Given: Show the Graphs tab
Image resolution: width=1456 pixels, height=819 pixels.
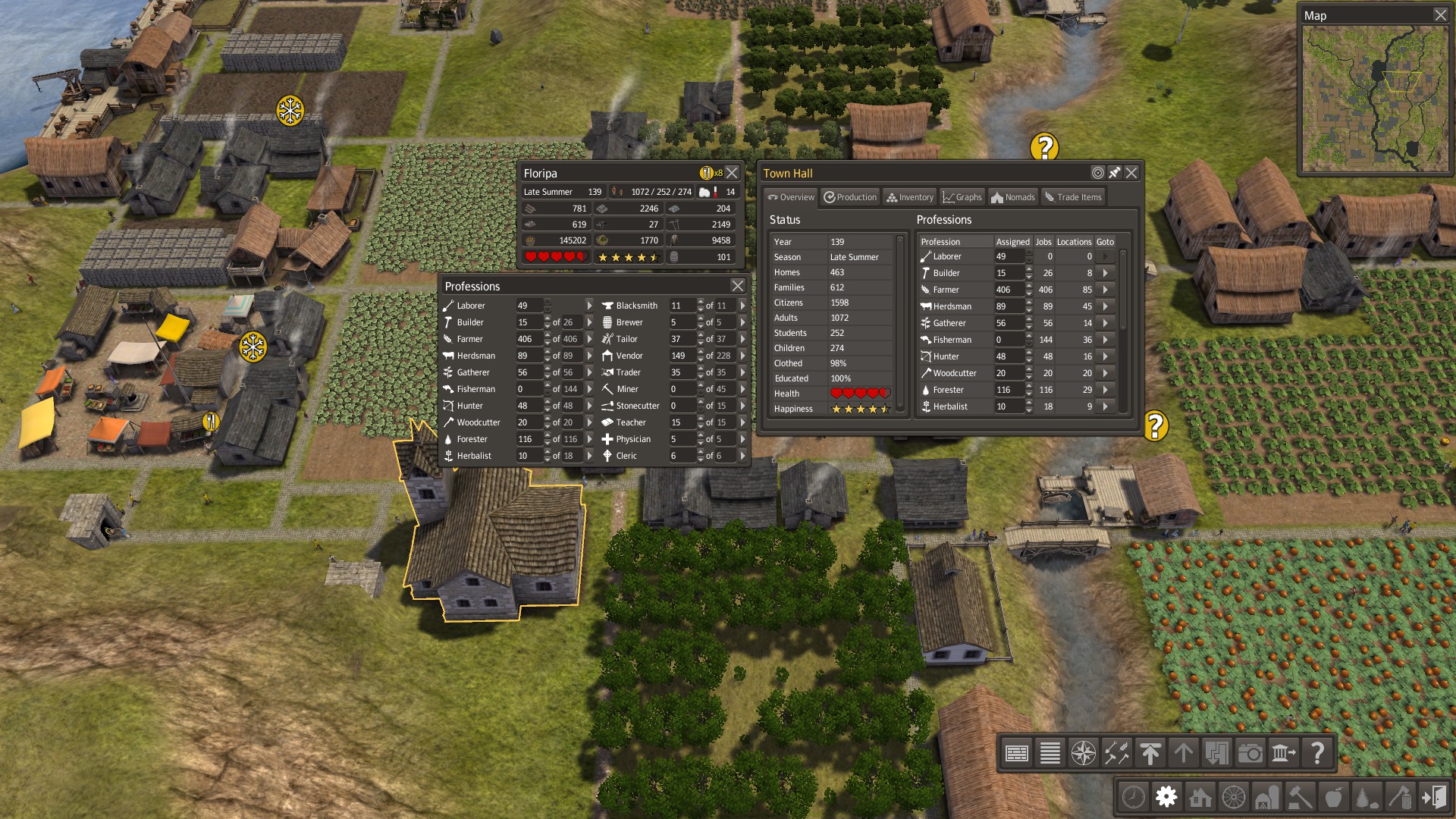Looking at the screenshot, I should pos(962,197).
